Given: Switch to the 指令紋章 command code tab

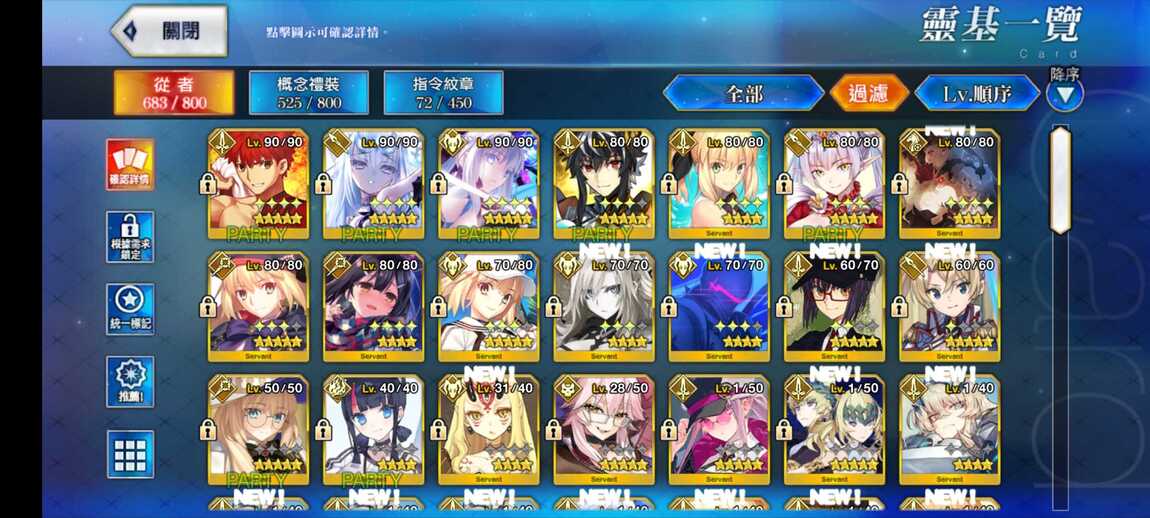Looking at the screenshot, I should tap(443, 92).
